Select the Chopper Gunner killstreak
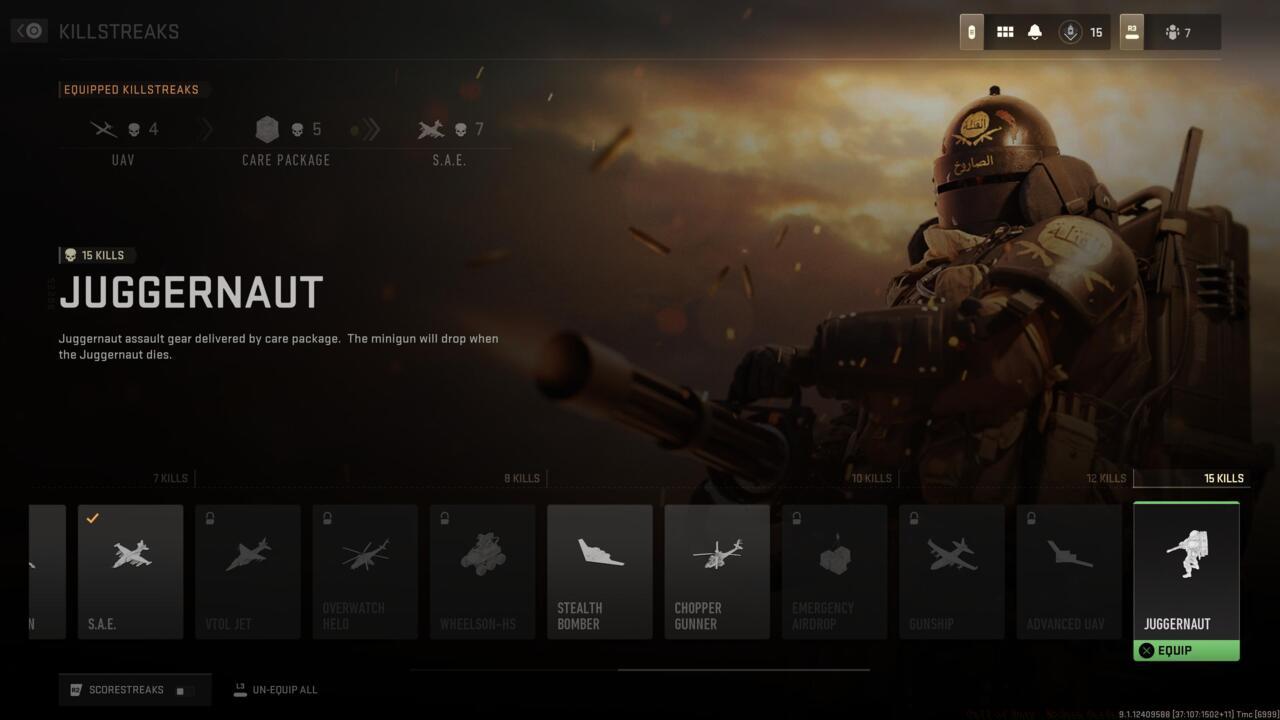This screenshot has width=1280, height=720. pyautogui.click(x=716, y=571)
